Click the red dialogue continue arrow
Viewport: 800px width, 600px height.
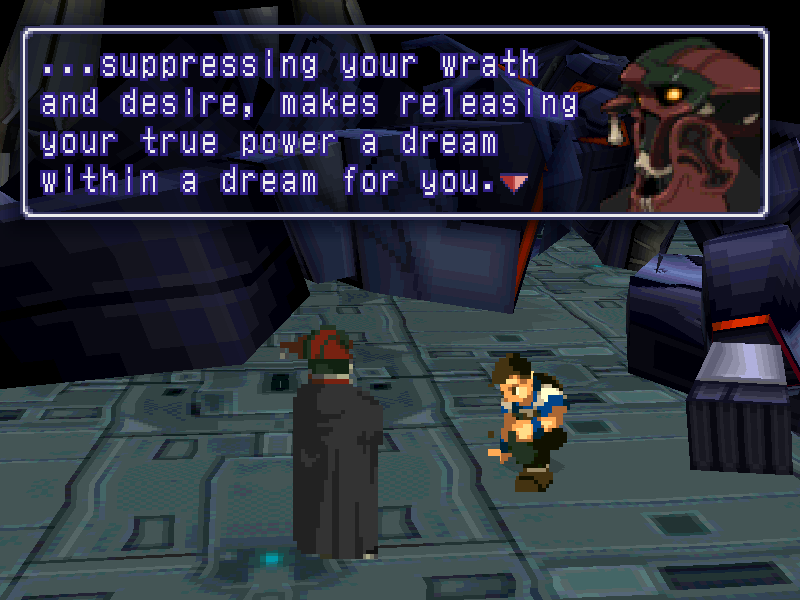click(517, 182)
